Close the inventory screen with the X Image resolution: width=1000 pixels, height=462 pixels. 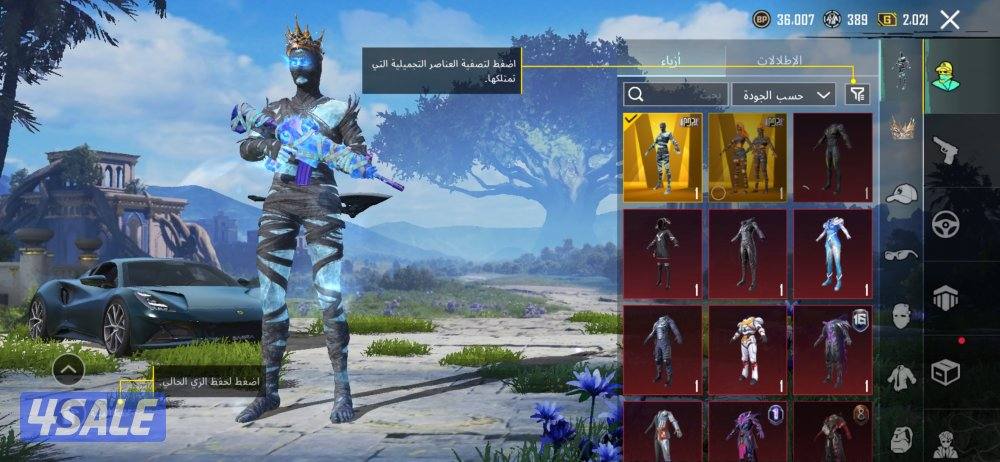950,19
